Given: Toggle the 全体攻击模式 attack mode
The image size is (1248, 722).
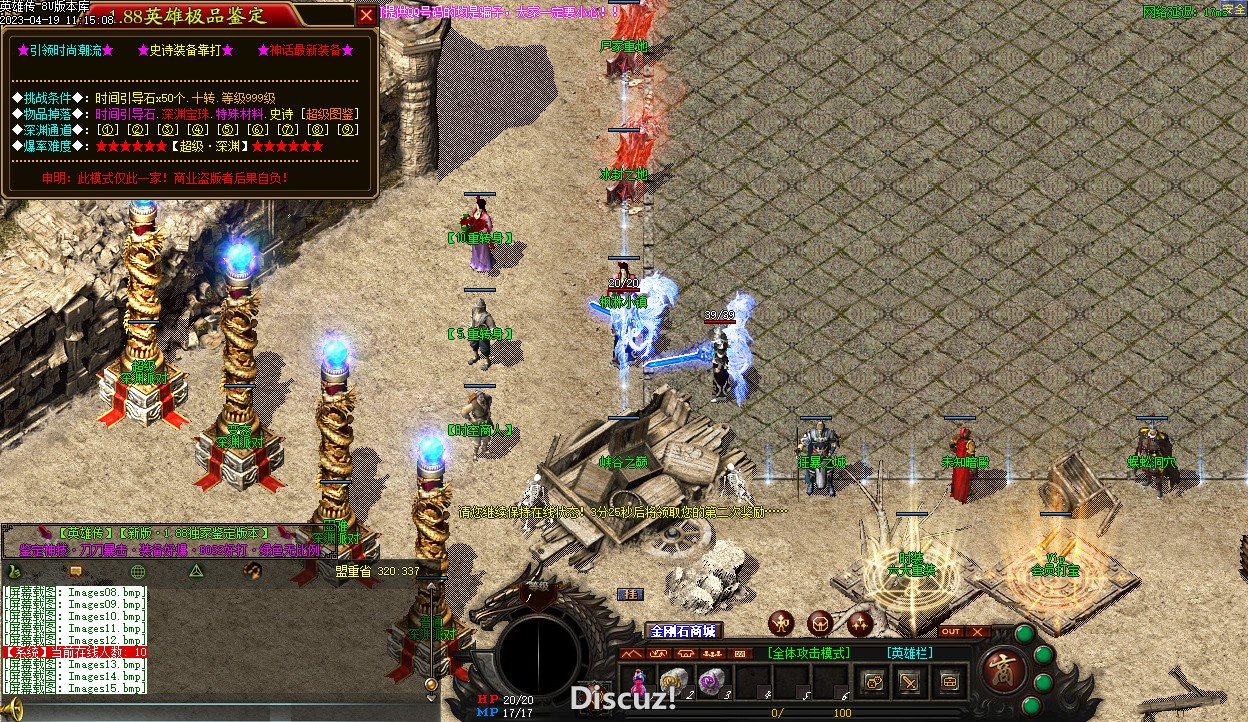Looking at the screenshot, I should pos(809,653).
